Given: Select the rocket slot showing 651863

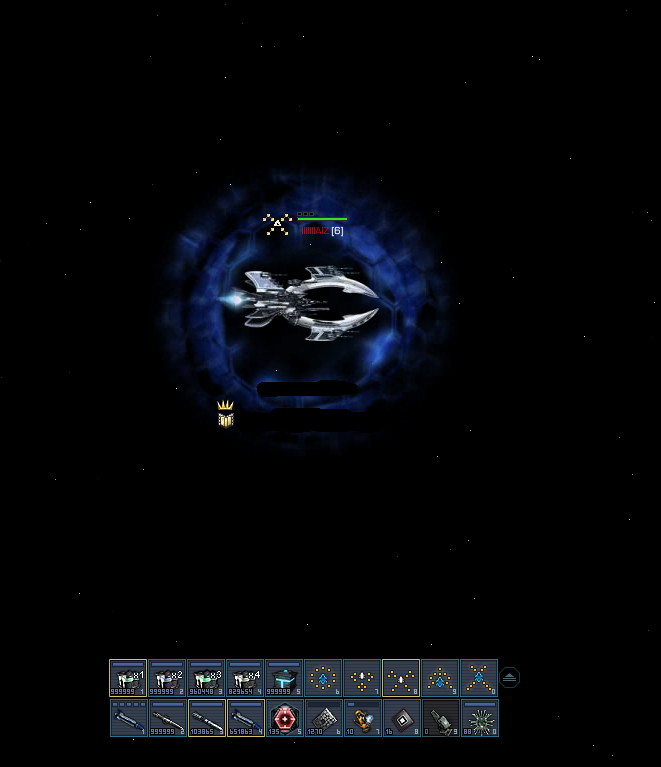Looking at the screenshot, I should coord(245,717).
